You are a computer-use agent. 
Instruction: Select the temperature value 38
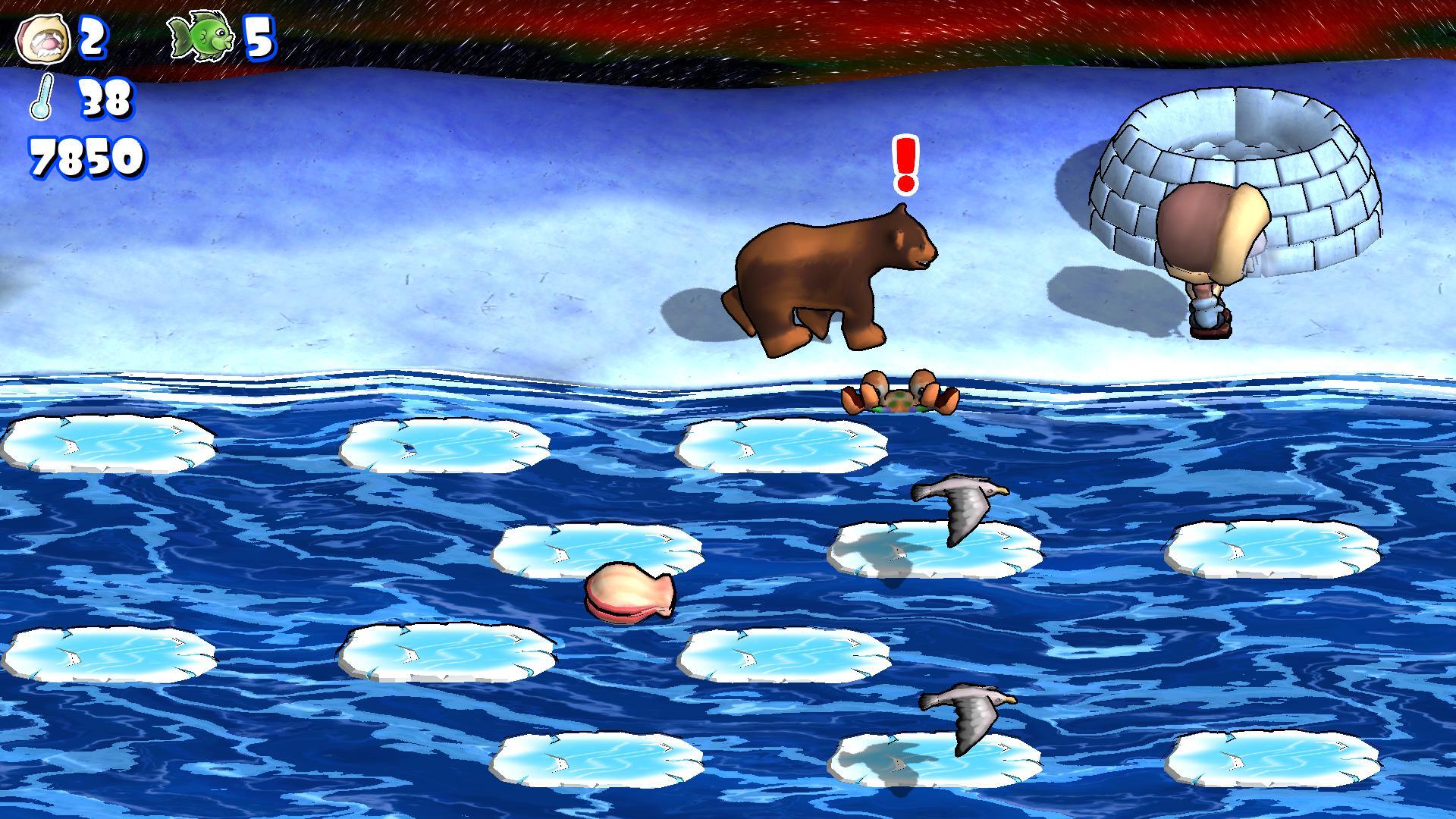click(x=106, y=99)
